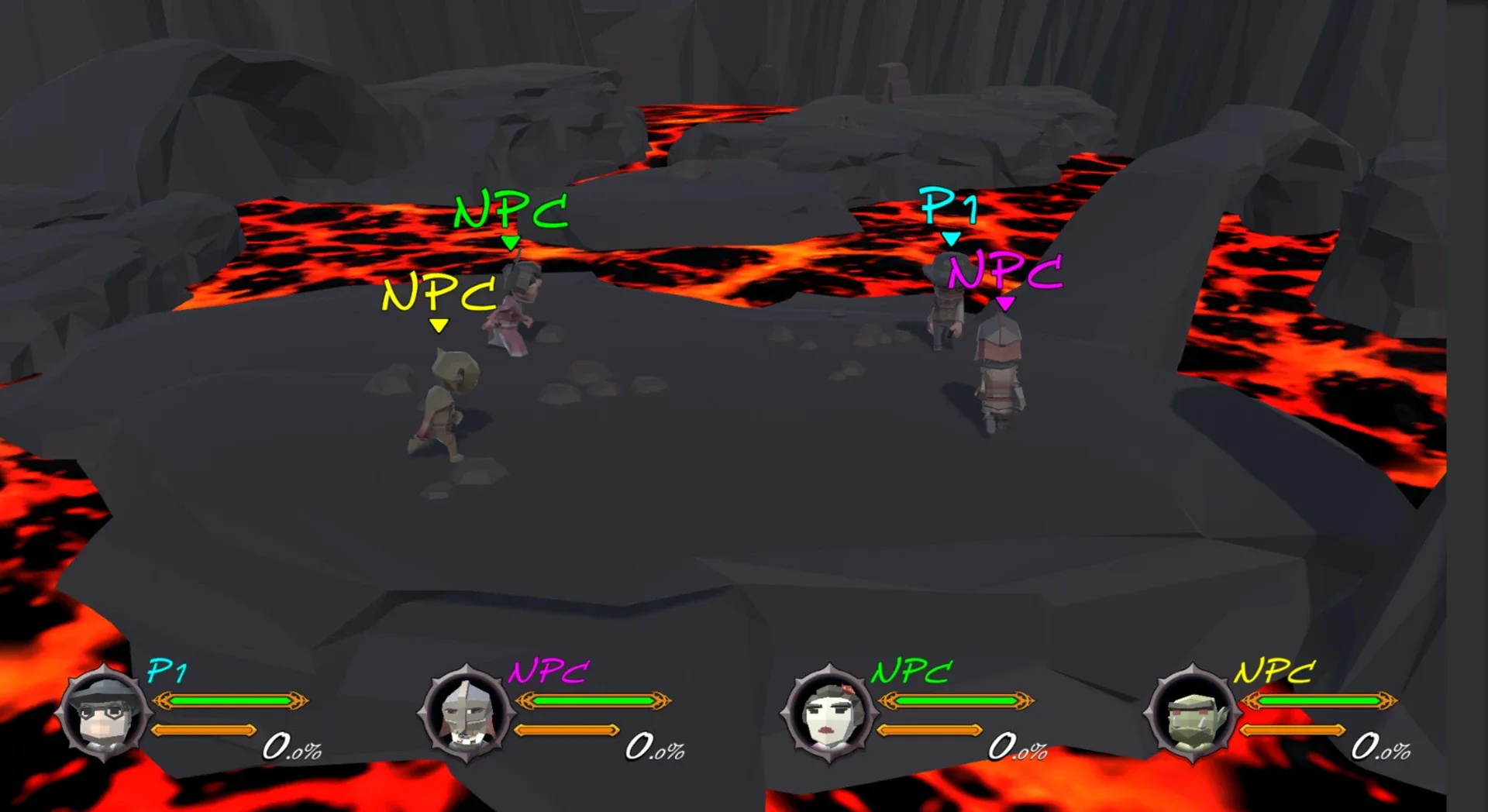Click the magenta arrow marker above the NPC
Viewport: 1488px width, 812px height.
pos(1005,304)
